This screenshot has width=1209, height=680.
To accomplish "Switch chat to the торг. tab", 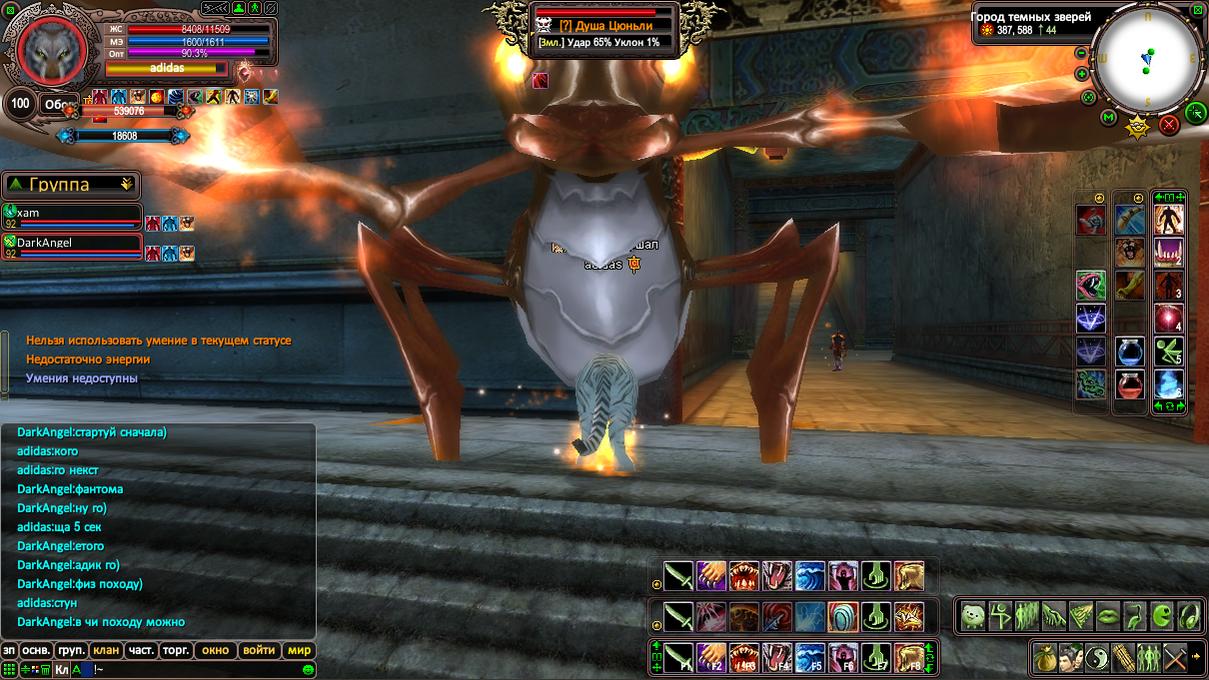I will (176, 650).
